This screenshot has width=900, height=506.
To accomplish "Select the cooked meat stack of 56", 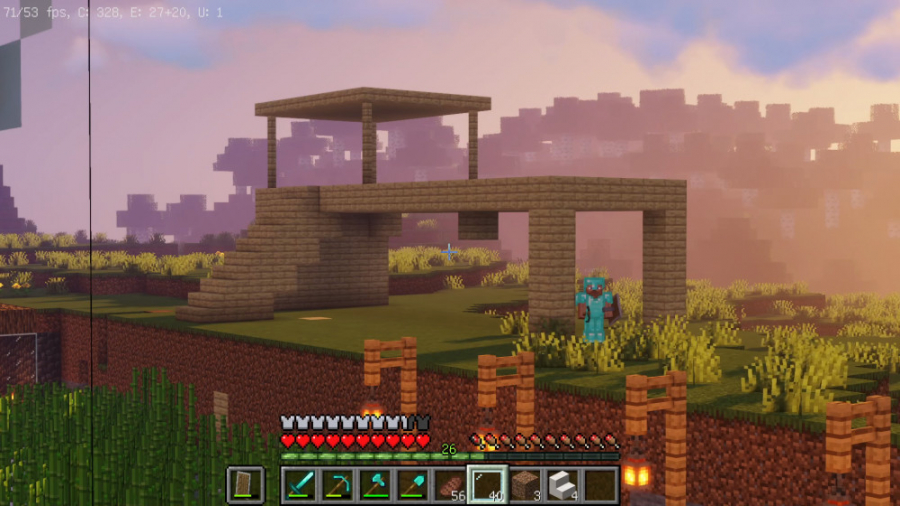I will point(450,484).
